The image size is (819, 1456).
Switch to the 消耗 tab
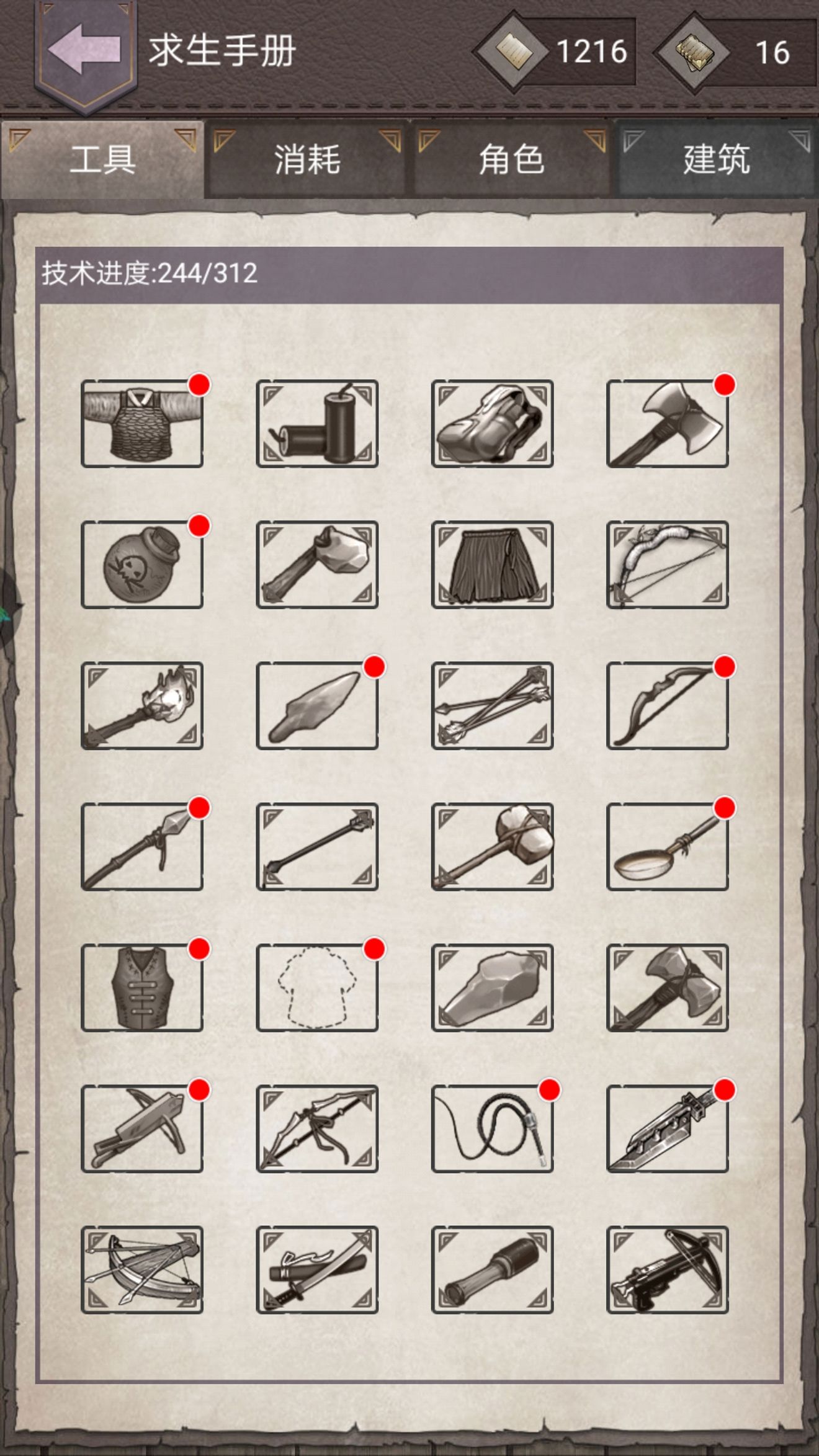[307, 160]
